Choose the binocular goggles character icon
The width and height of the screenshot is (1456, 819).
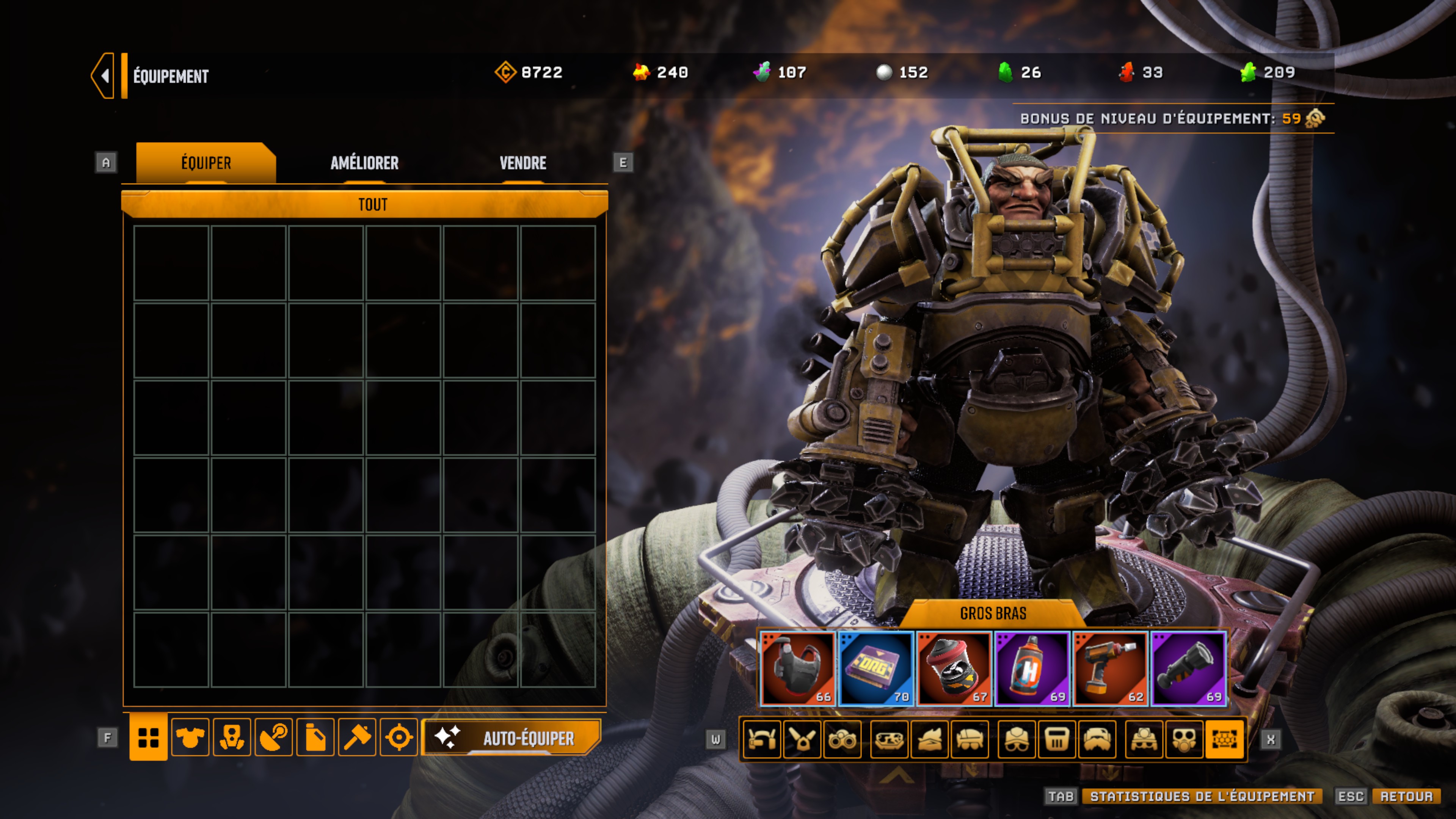(x=842, y=739)
